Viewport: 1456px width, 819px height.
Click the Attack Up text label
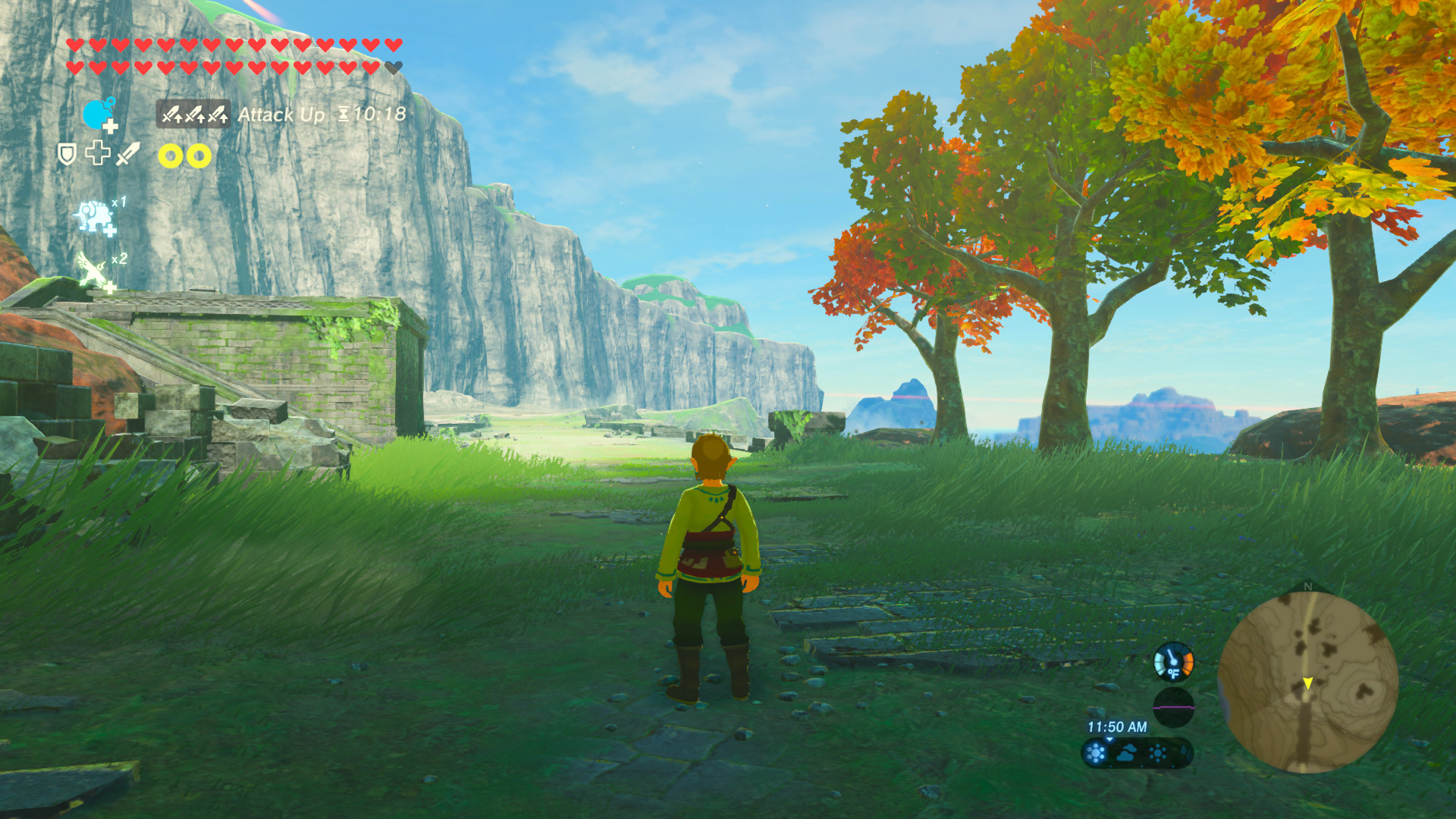point(282,115)
